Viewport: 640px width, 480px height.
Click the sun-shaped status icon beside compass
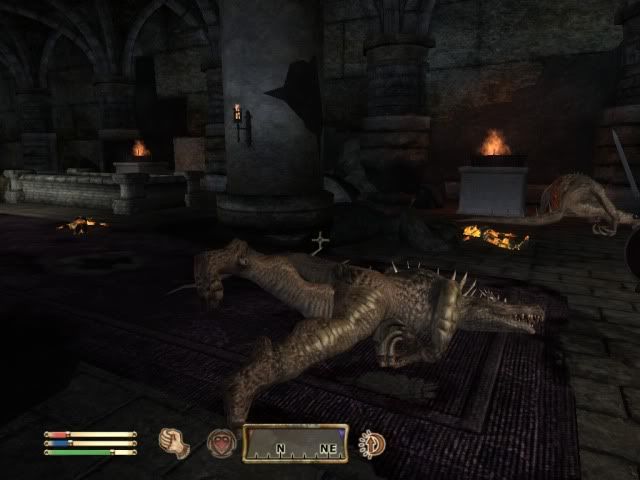(x=373, y=444)
